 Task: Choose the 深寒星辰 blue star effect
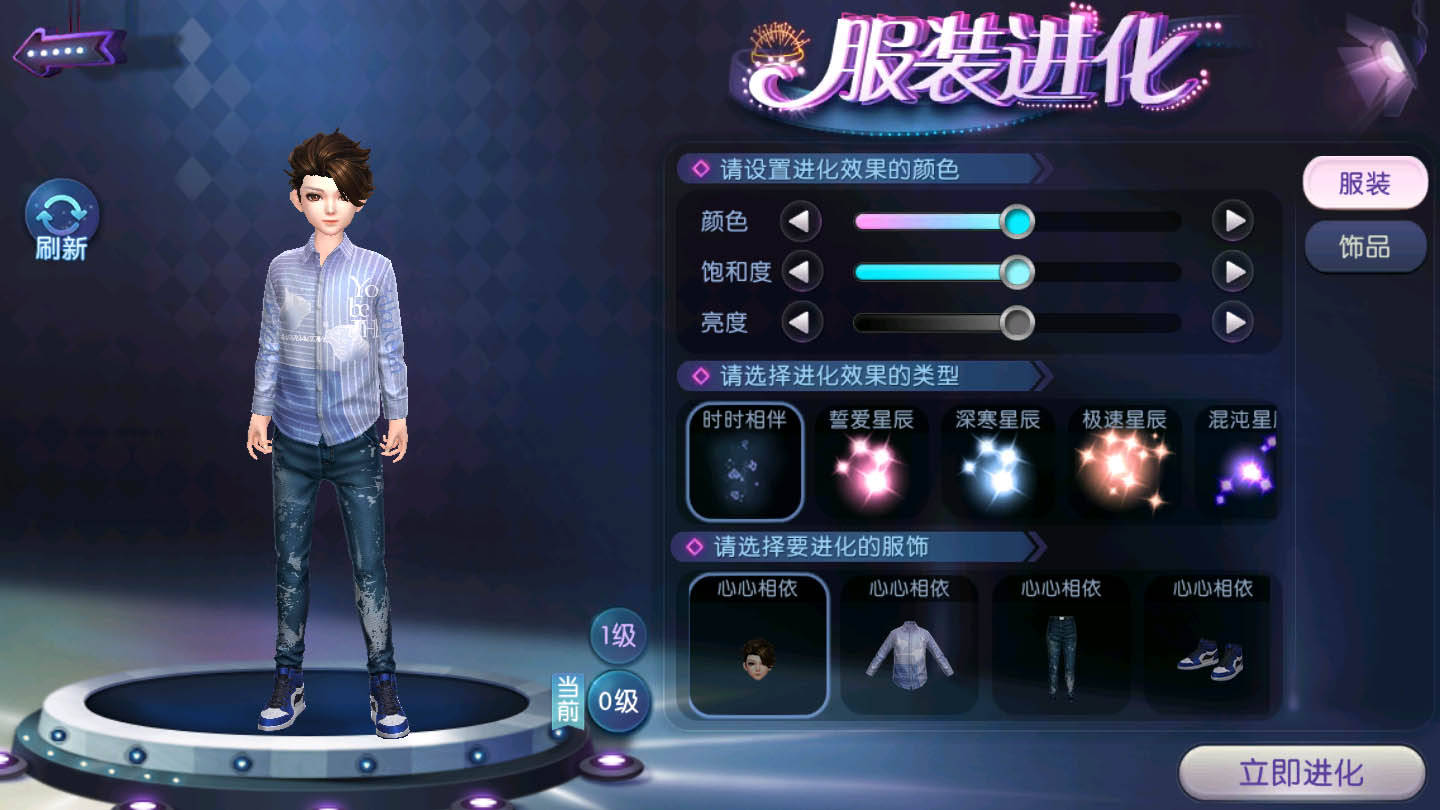(997, 462)
